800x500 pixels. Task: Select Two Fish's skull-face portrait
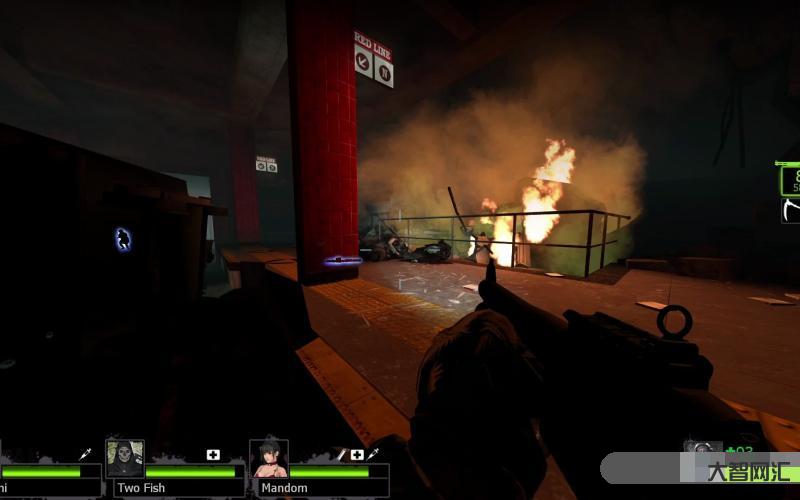coord(125,459)
